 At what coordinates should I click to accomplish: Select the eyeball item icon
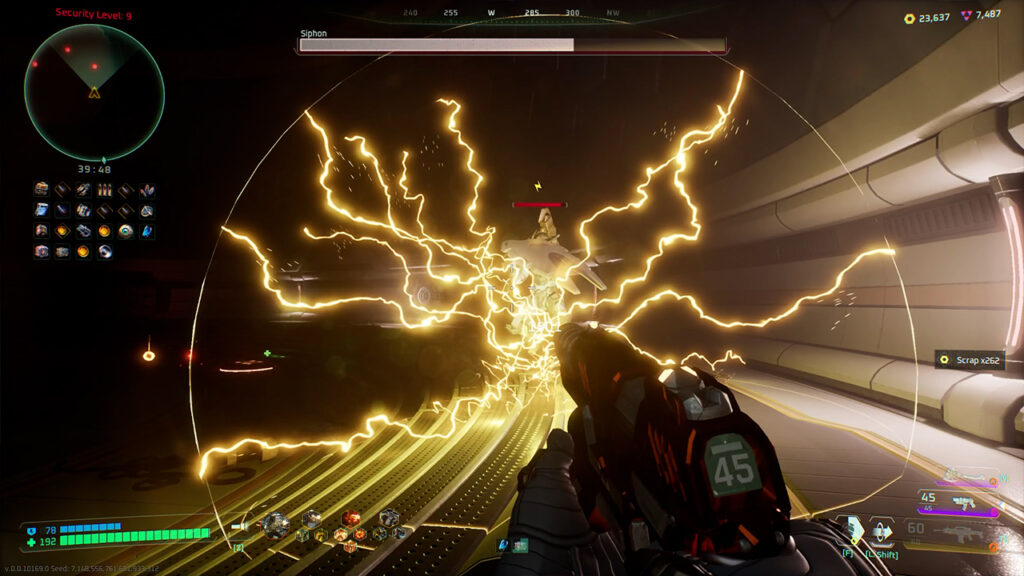point(125,231)
